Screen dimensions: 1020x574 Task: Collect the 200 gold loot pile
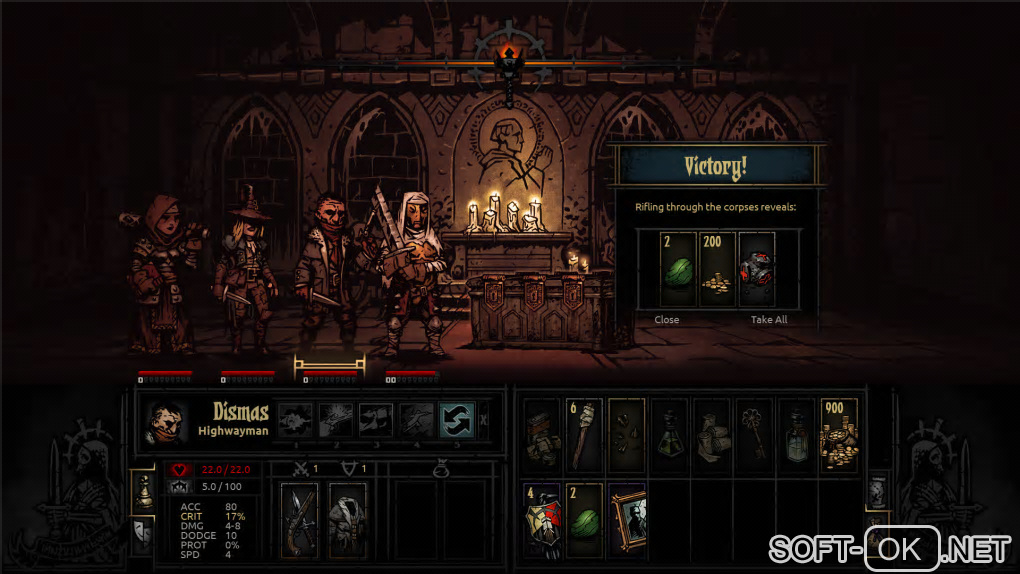tap(717, 269)
